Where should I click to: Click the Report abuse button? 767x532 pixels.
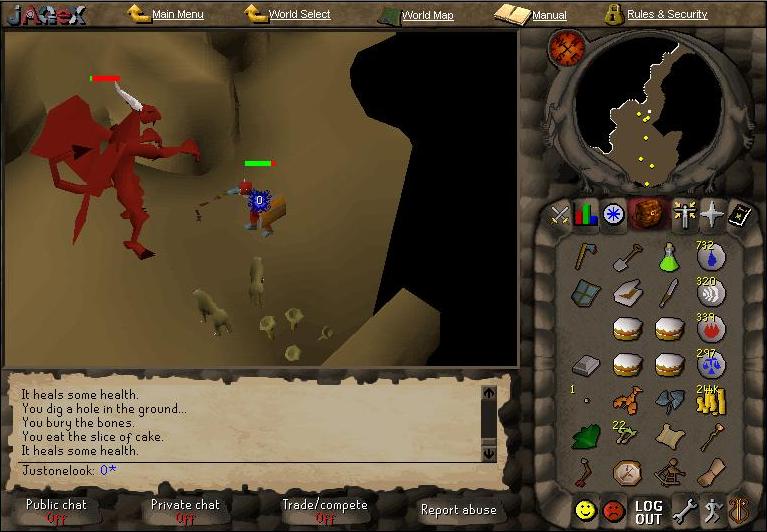coord(458,510)
